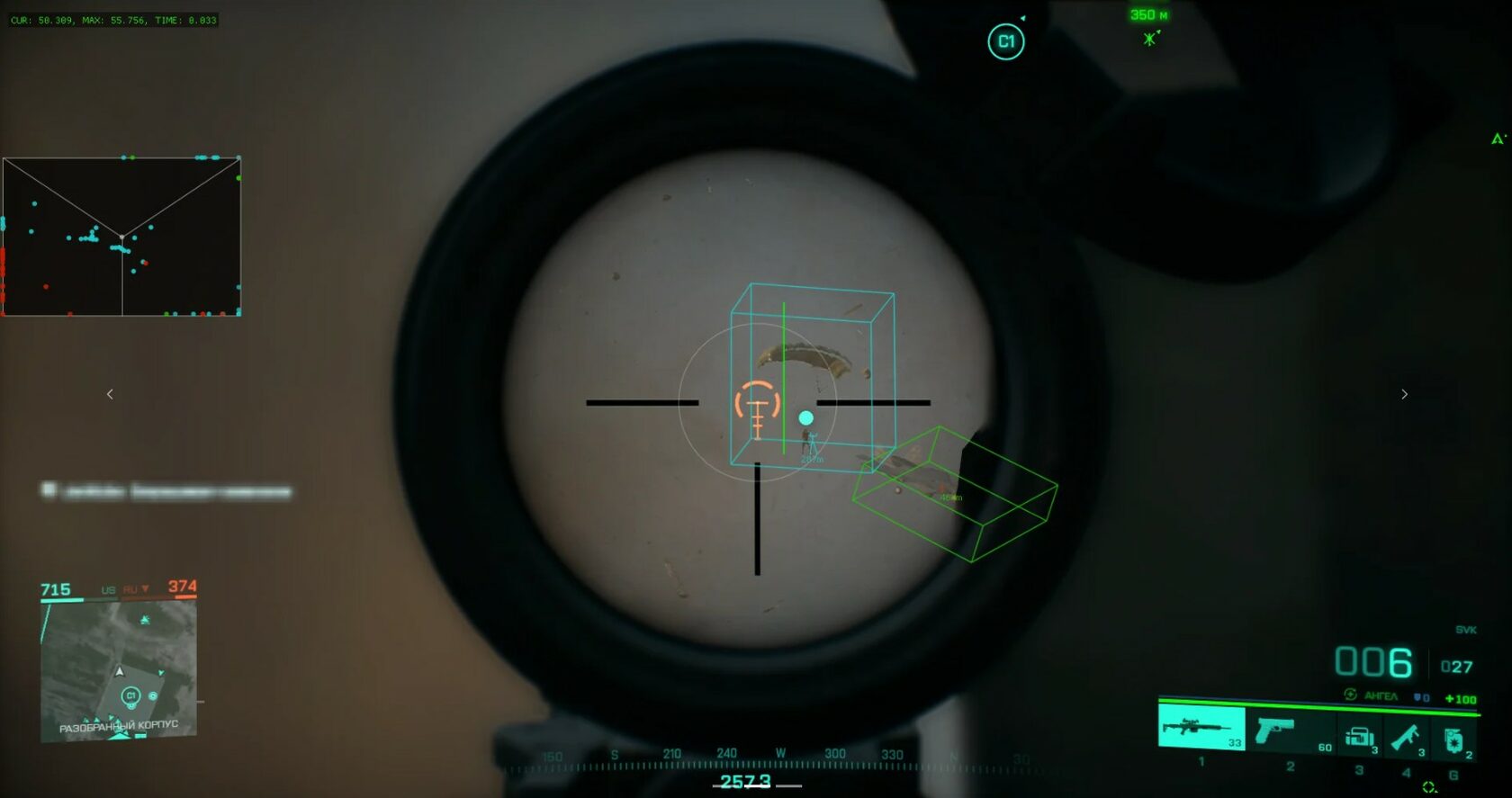Select the grenade in slot G
The width and height of the screenshot is (1512, 798).
coord(1454,739)
